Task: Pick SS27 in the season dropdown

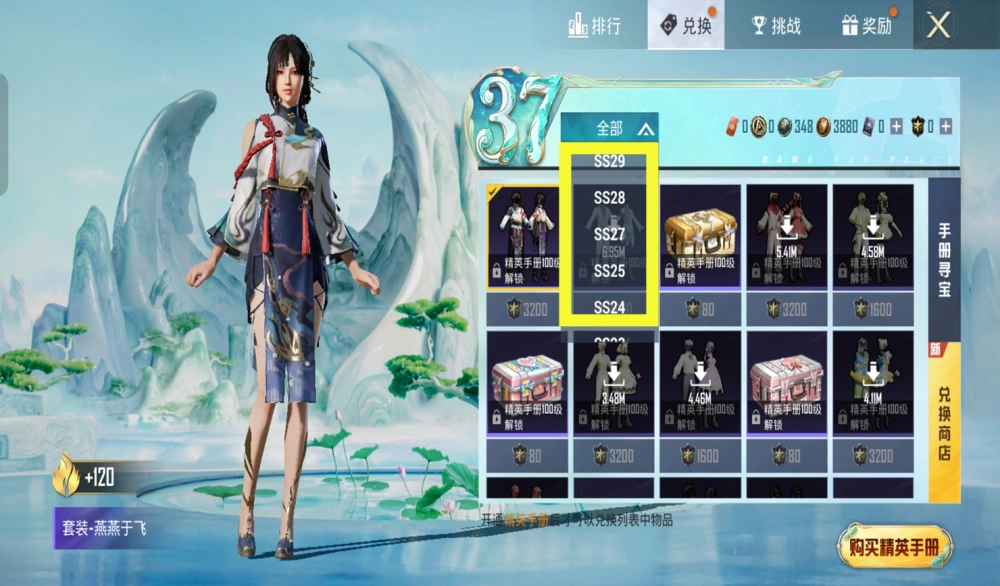Action: 609,234
